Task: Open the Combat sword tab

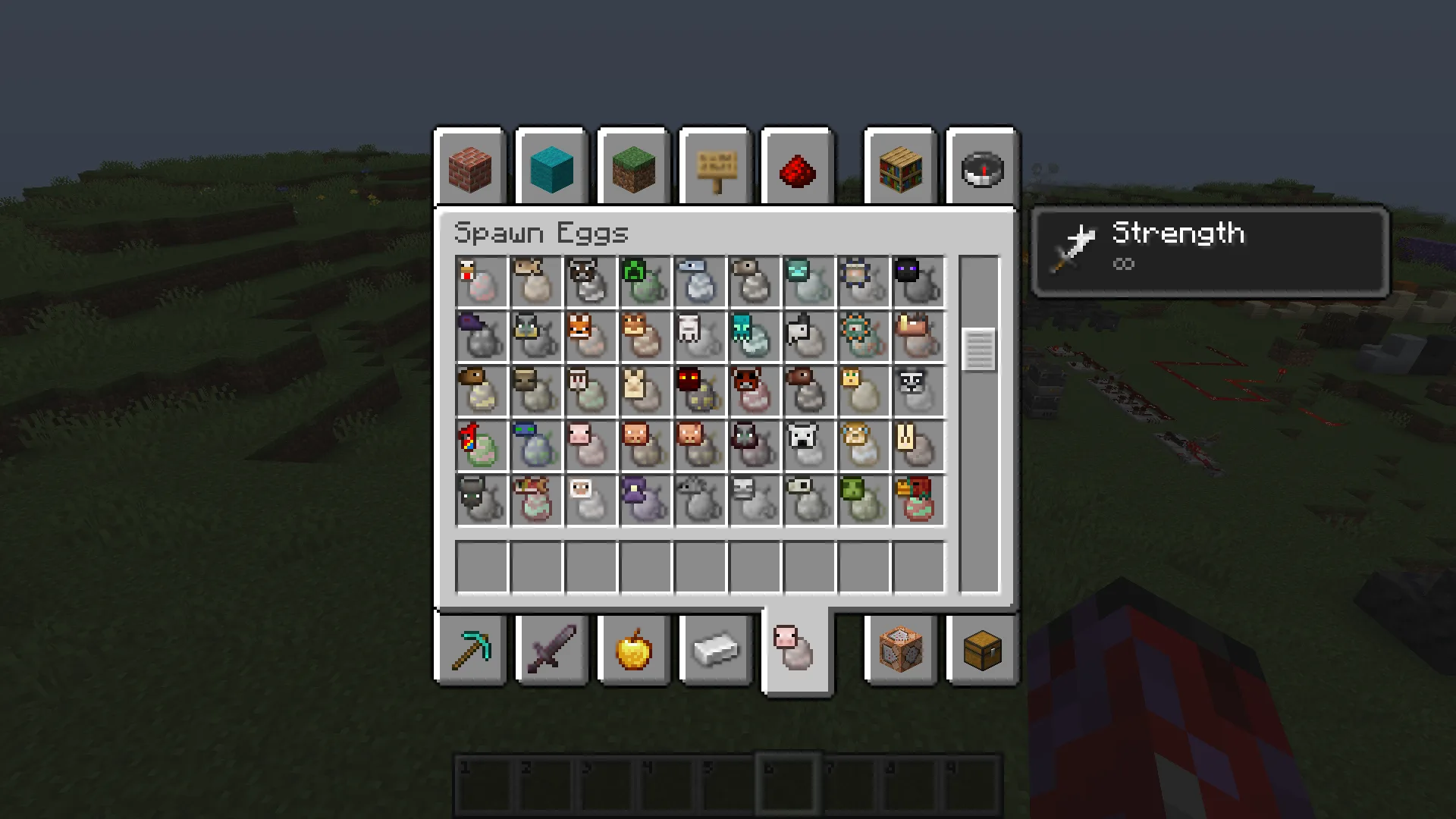Action: (x=551, y=651)
